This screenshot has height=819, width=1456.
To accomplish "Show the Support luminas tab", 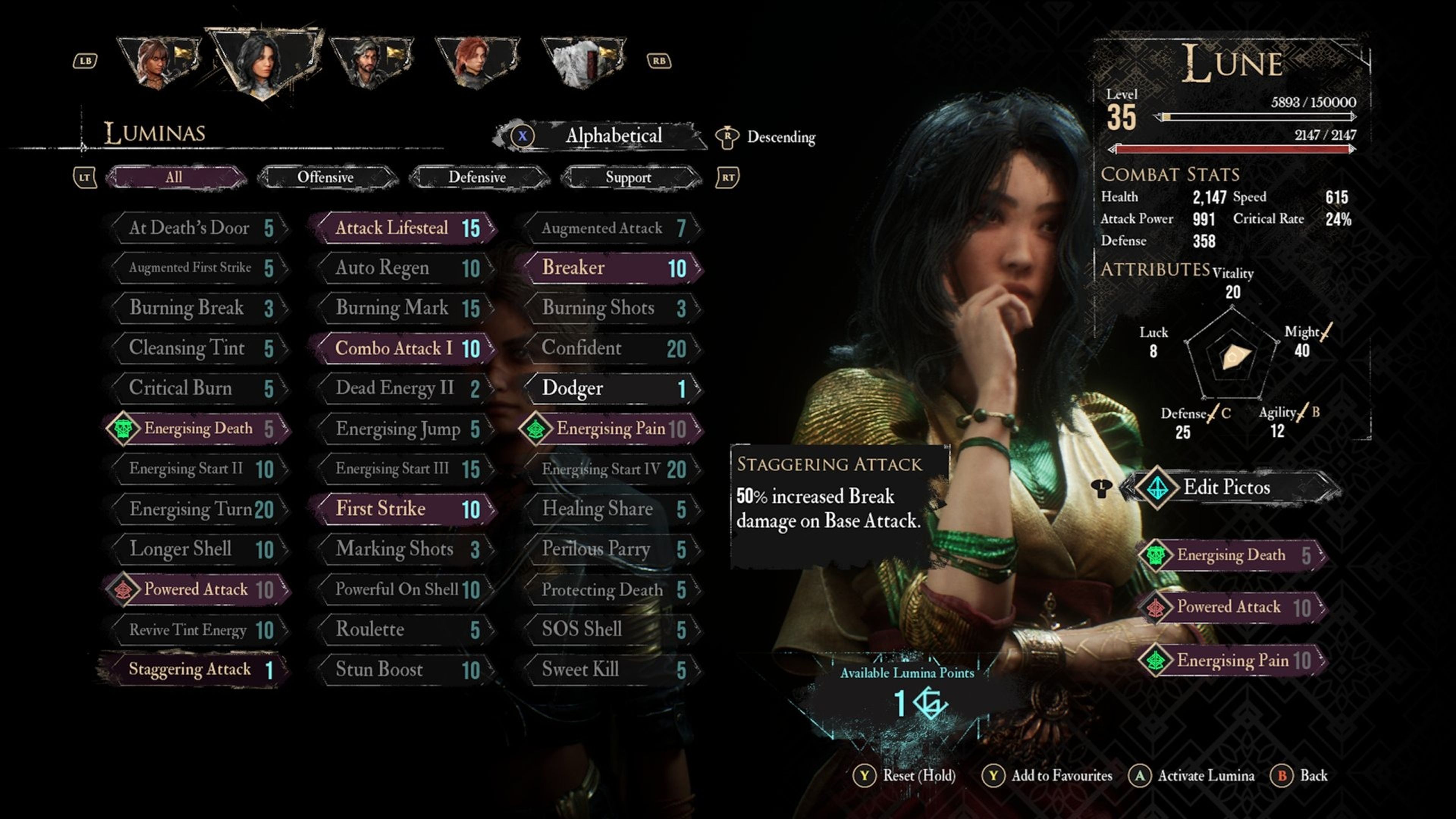I will [629, 177].
